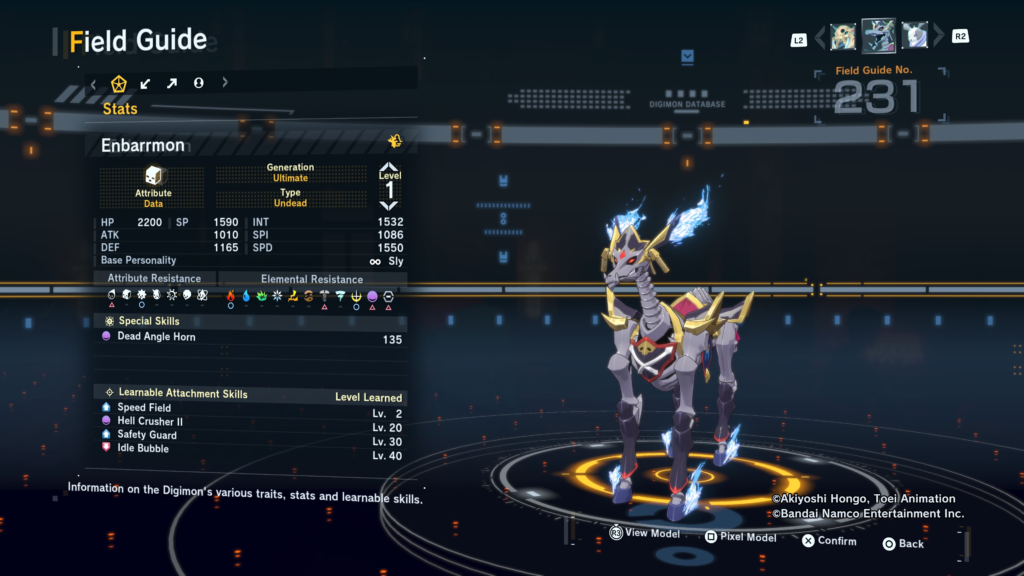The width and height of the screenshot is (1024, 576).
Task: Go to the next Digimon entry arrow
Action: pos(938,38)
